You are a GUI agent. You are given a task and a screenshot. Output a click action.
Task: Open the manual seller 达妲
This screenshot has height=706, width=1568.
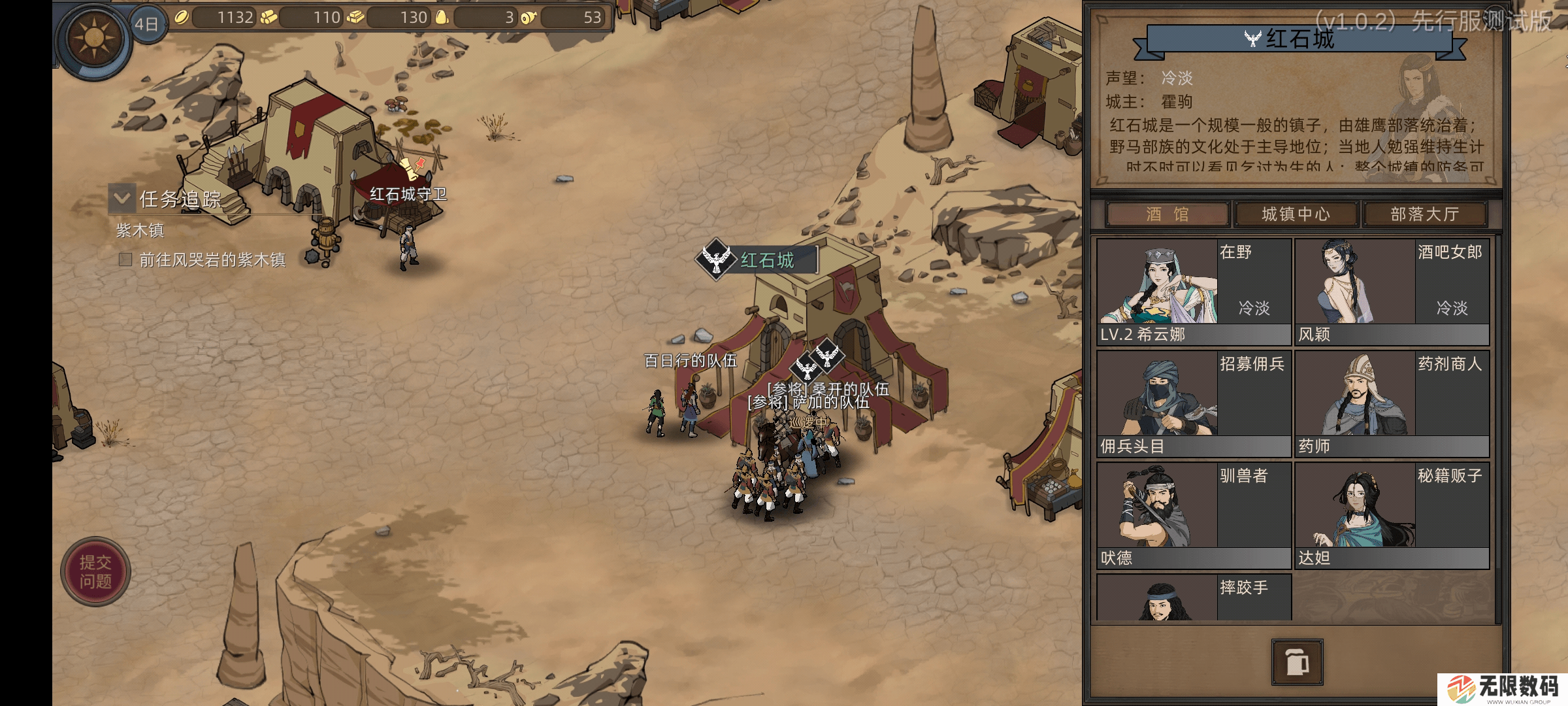1392,515
